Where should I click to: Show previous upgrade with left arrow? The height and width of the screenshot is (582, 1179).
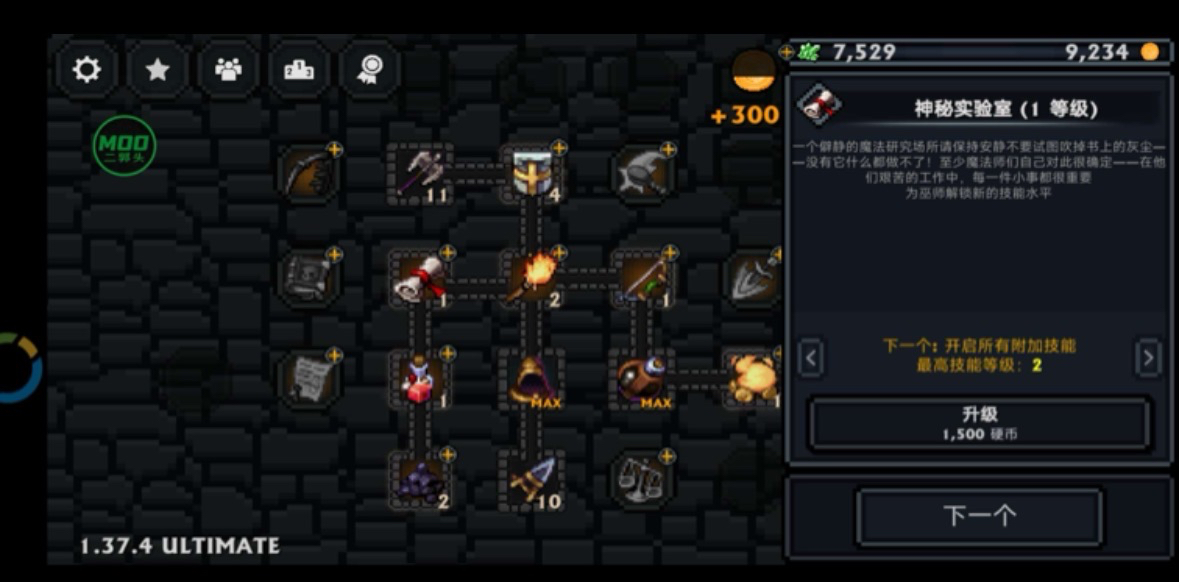click(x=811, y=357)
